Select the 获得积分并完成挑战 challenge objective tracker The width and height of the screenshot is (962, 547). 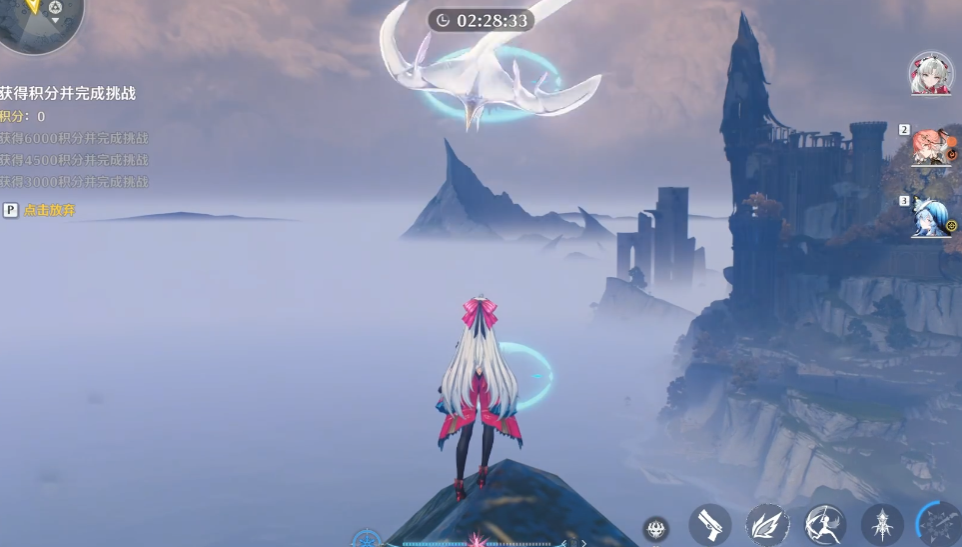68,93
